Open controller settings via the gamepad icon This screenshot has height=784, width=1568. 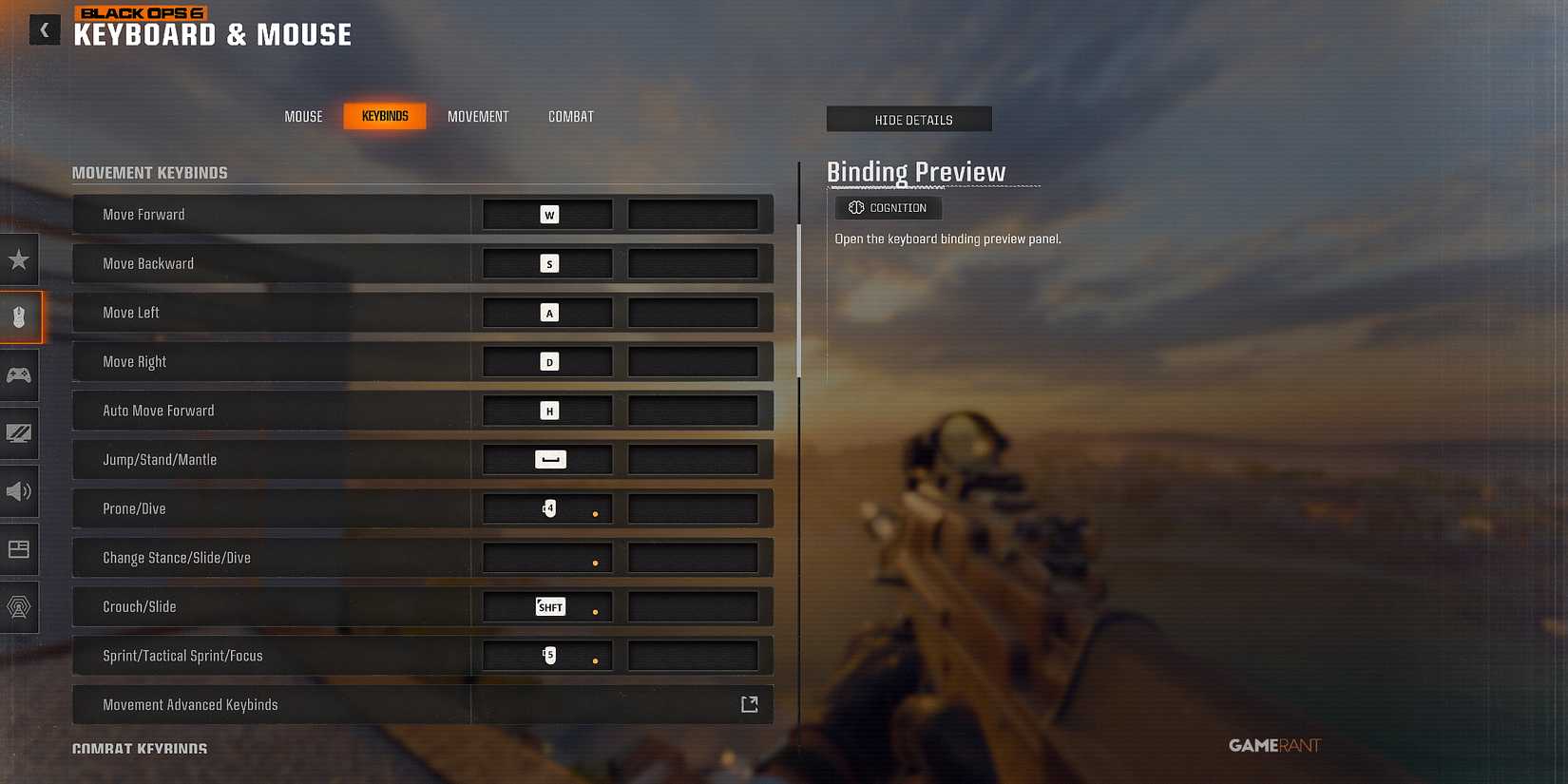tap(20, 375)
